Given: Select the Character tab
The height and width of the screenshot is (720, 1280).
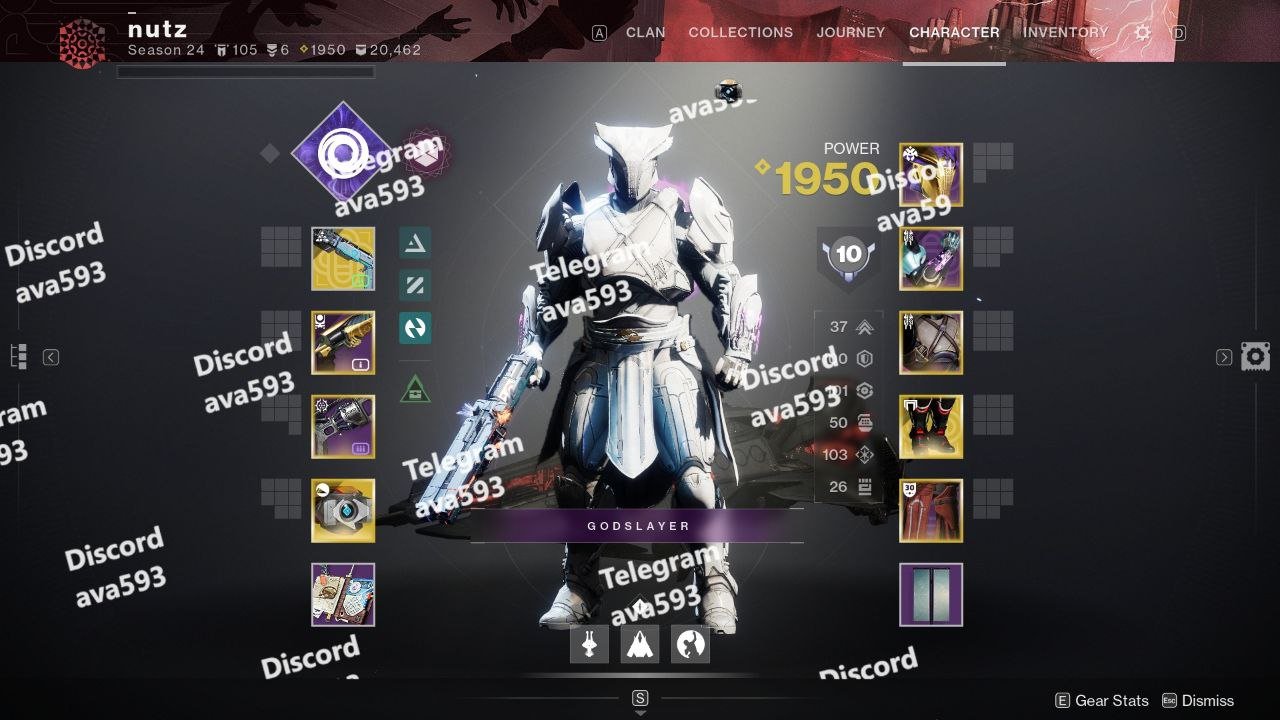Looking at the screenshot, I should [954, 32].
